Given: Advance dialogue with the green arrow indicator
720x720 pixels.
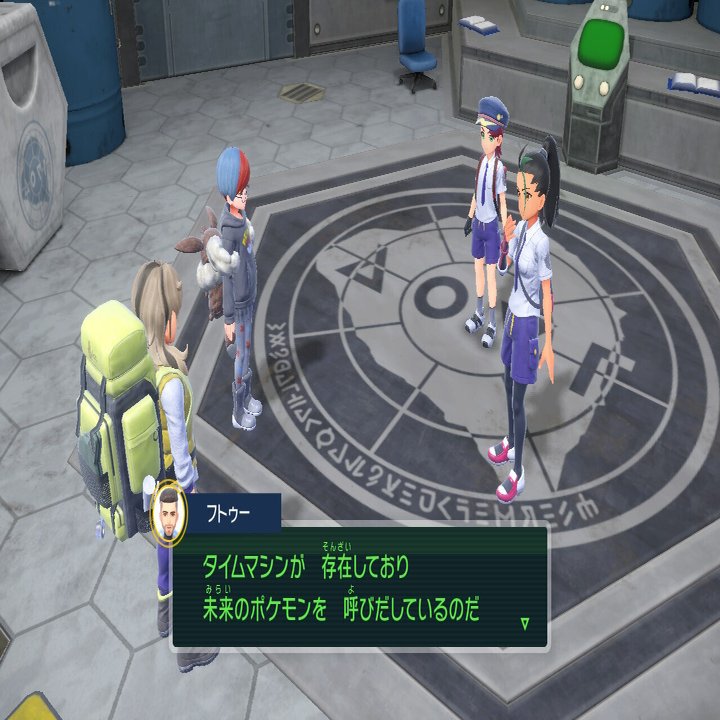Looking at the screenshot, I should 525,623.
